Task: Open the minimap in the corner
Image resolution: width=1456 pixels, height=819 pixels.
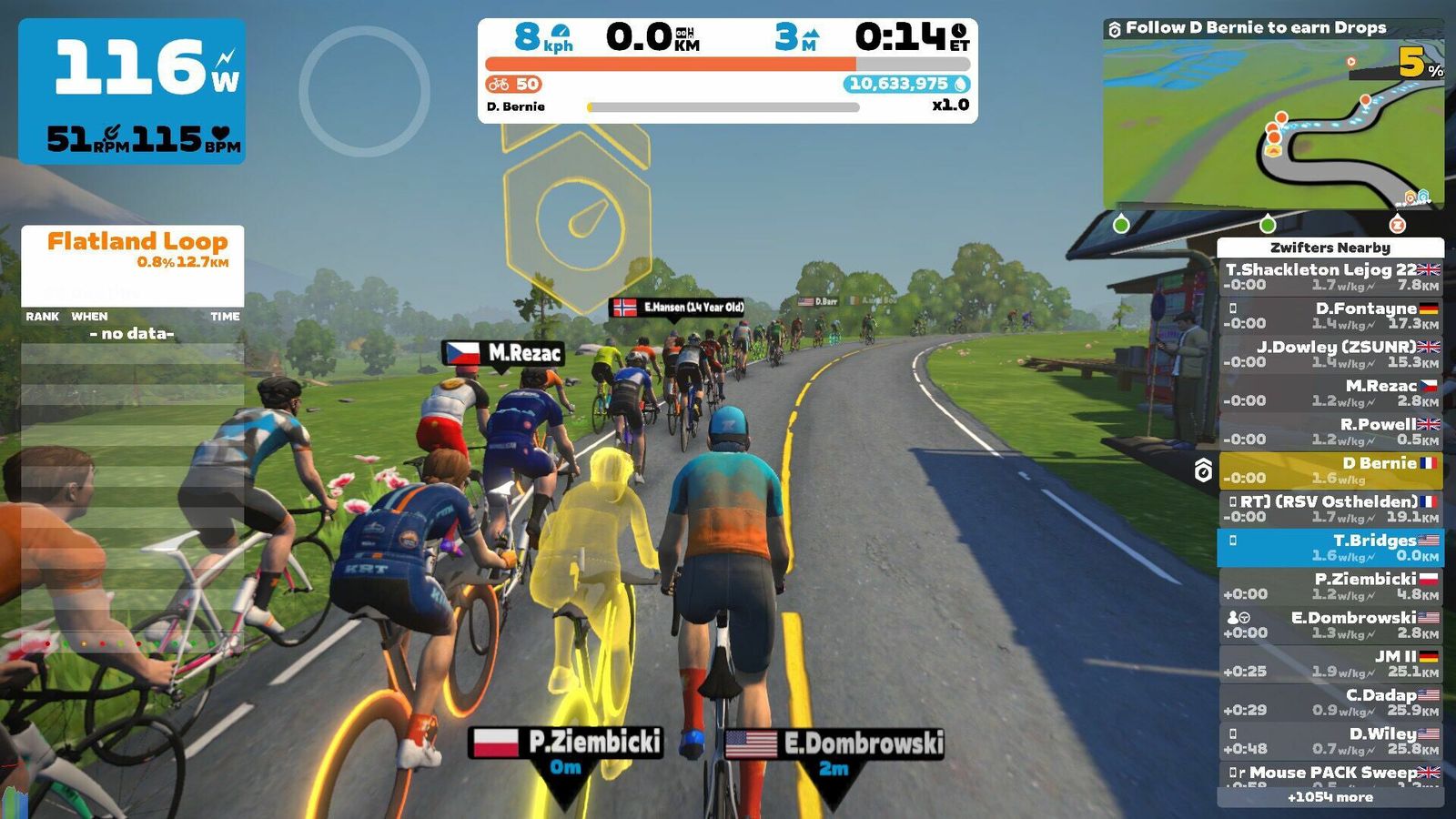Action: pyautogui.click(x=1272, y=124)
